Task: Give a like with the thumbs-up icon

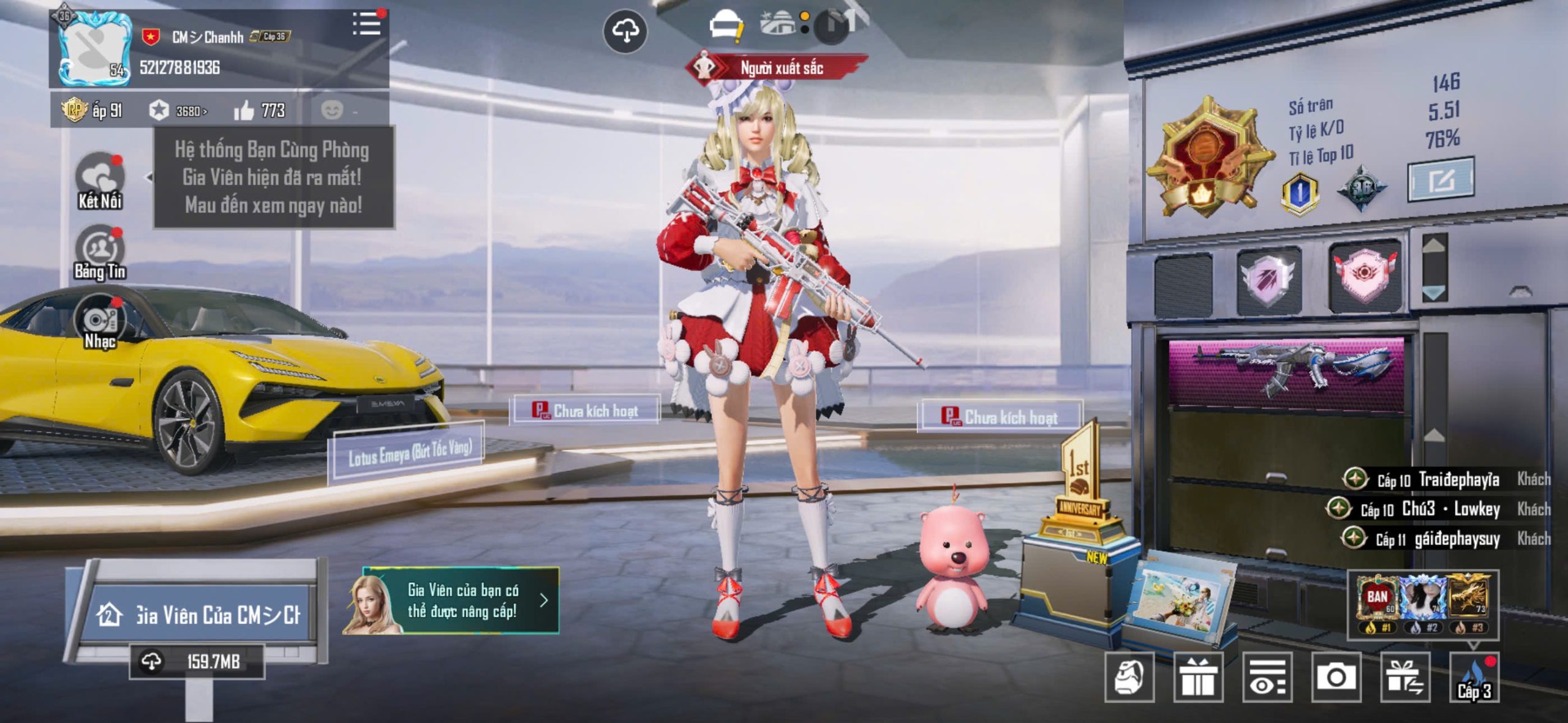Action: point(244,111)
